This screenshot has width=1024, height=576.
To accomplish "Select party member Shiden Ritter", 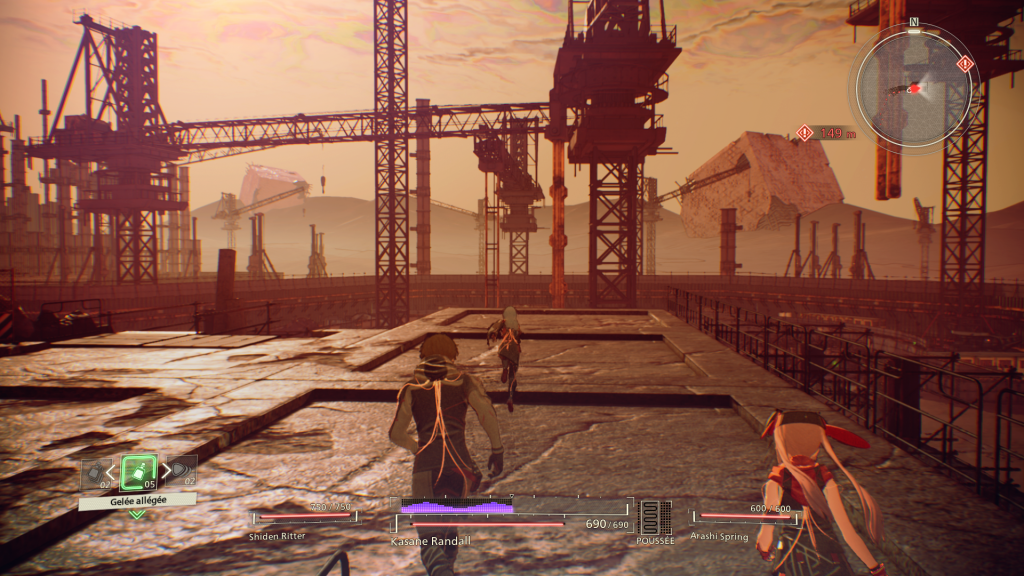I will (x=301, y=518).
